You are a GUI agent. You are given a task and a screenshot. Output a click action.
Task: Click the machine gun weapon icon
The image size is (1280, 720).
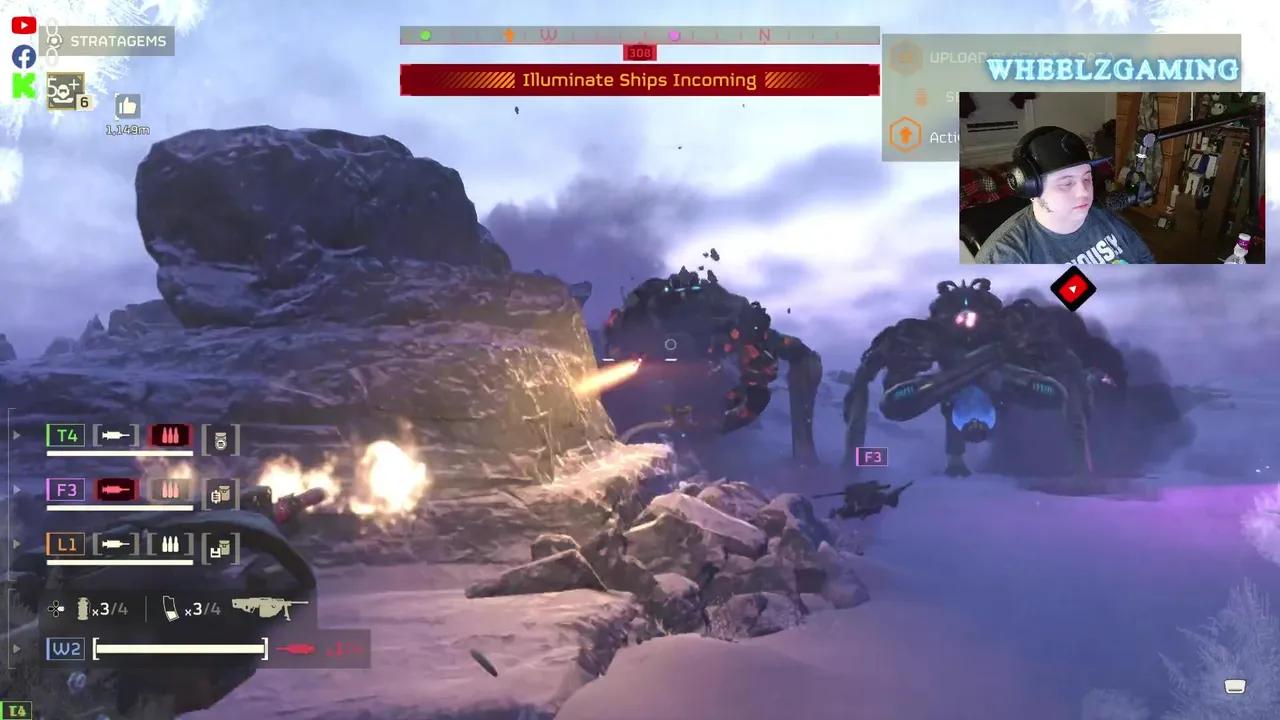(269, 607)
